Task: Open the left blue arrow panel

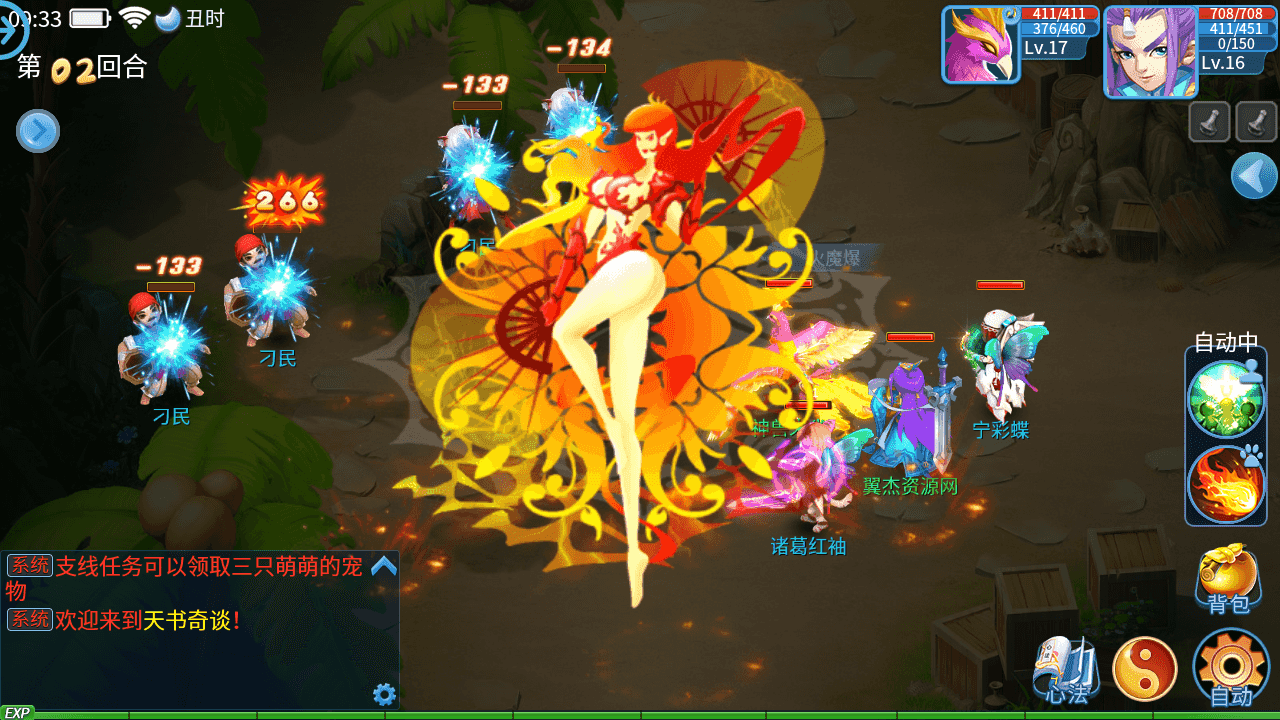Action: 38,131
